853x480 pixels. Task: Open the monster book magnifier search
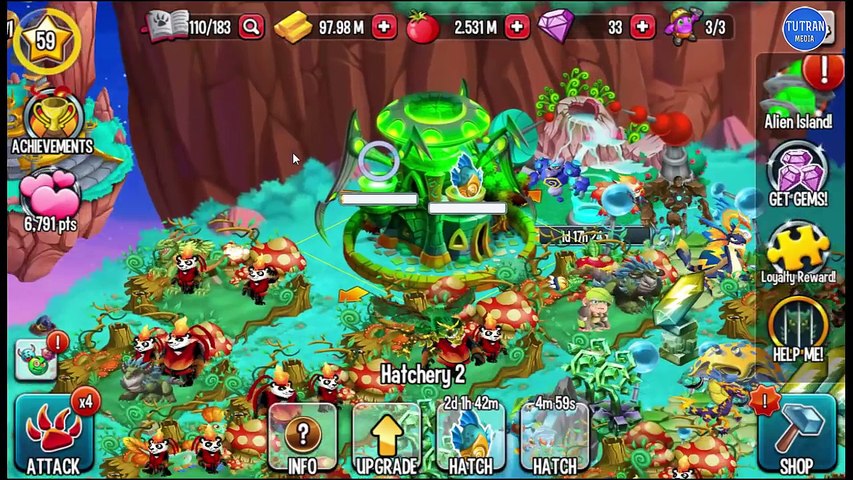pos(251,27)
